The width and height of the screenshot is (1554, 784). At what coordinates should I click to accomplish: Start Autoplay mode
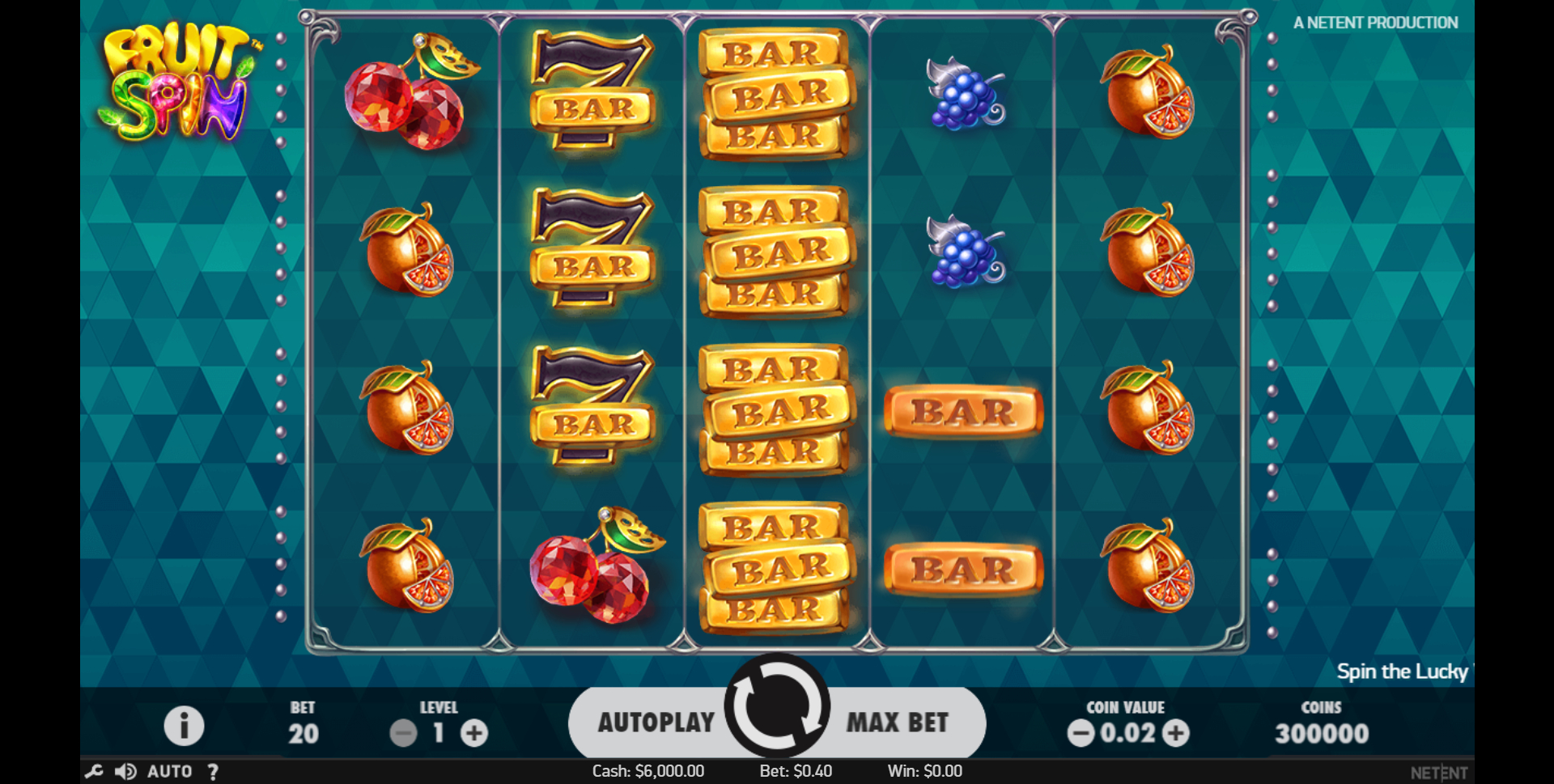656,722
